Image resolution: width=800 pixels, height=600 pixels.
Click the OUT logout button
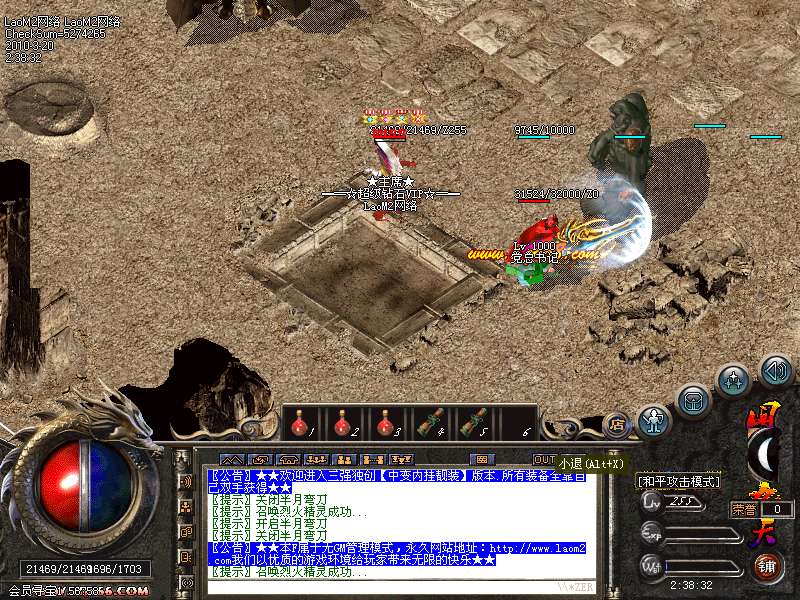[545, 459]
